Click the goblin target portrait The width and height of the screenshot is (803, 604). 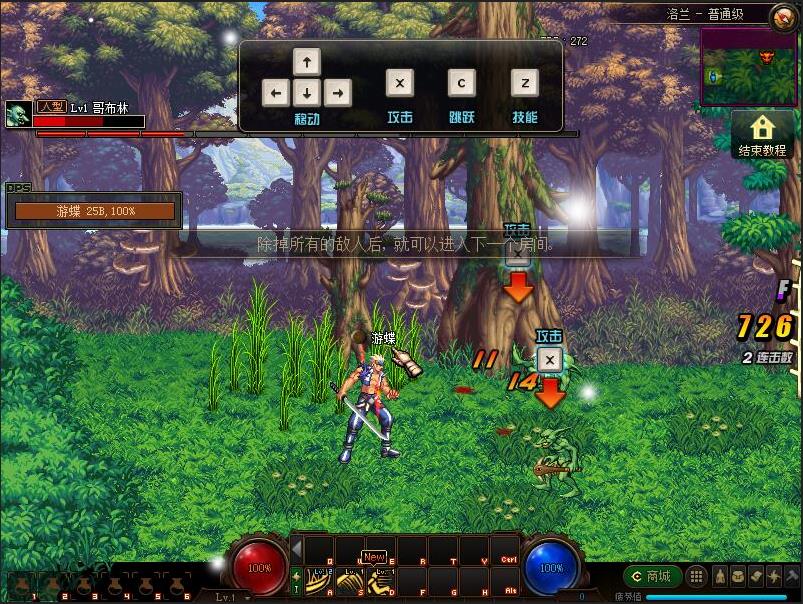point(16,112)
